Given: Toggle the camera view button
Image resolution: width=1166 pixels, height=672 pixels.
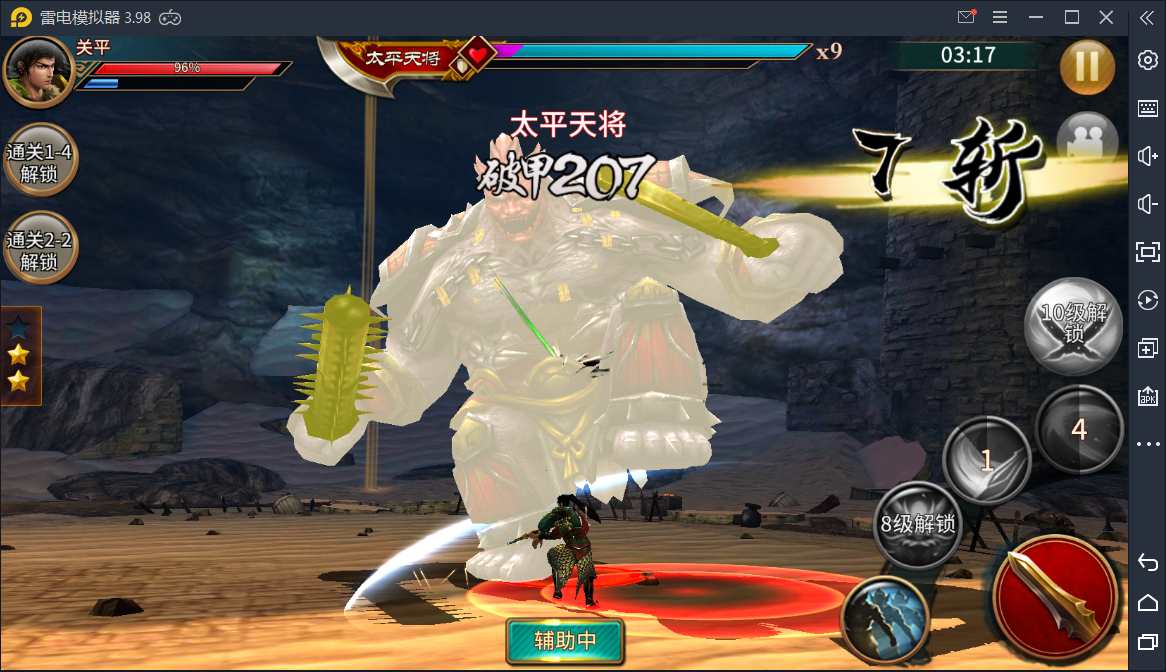Looking at the screenshot, I should click(1085, 139).
